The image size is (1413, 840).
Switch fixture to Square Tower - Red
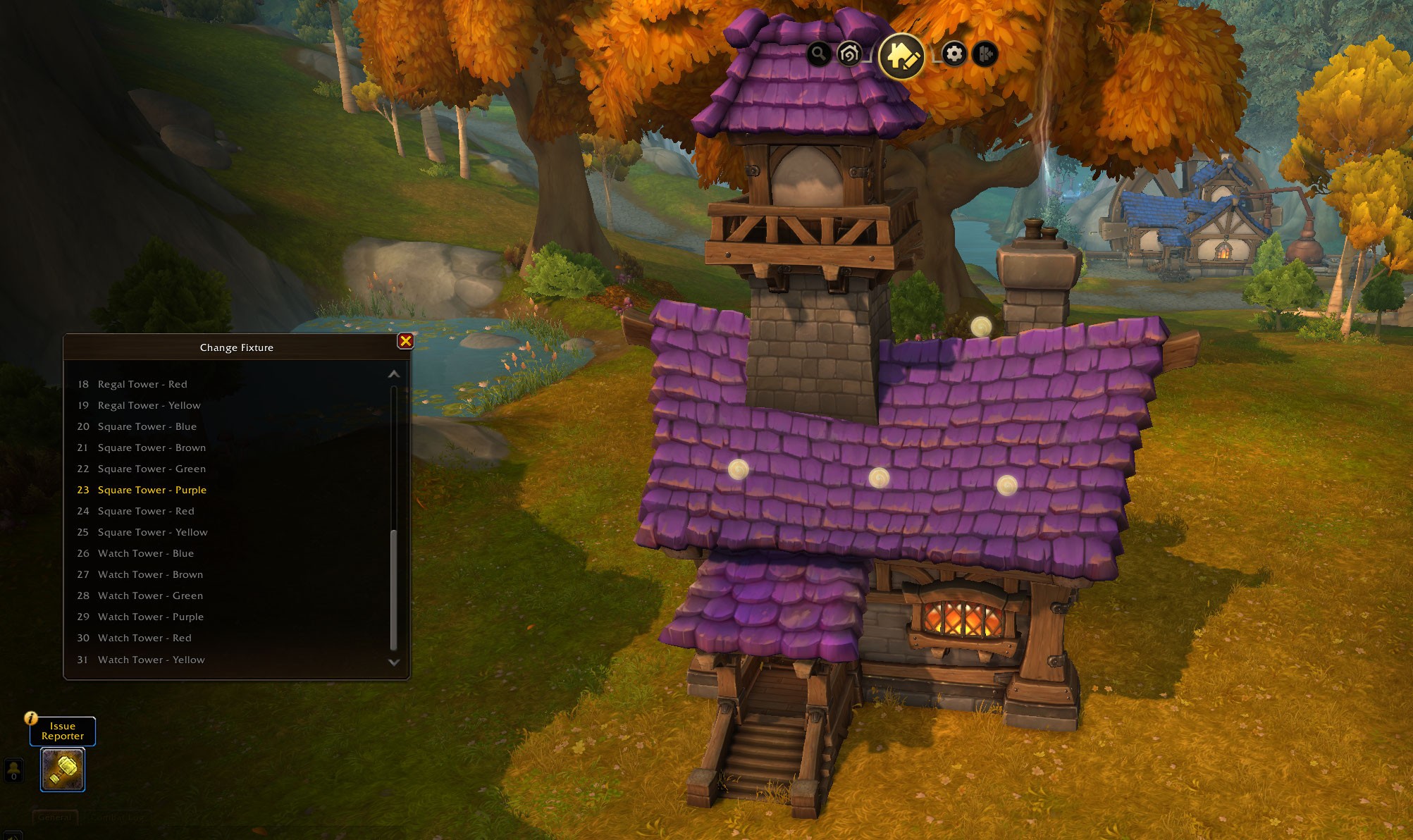click(x=145, y=511)
